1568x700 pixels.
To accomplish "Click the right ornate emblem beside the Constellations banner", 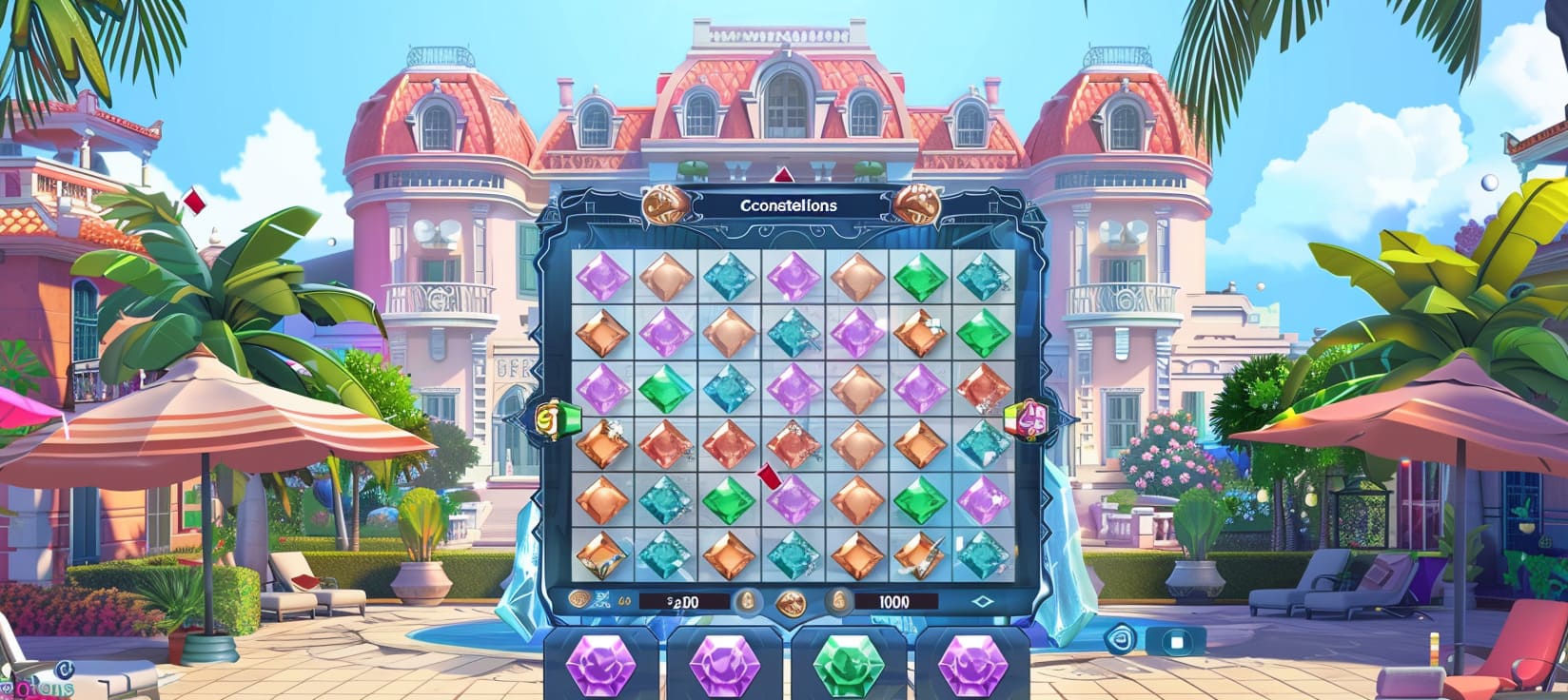I will (913, 204).
